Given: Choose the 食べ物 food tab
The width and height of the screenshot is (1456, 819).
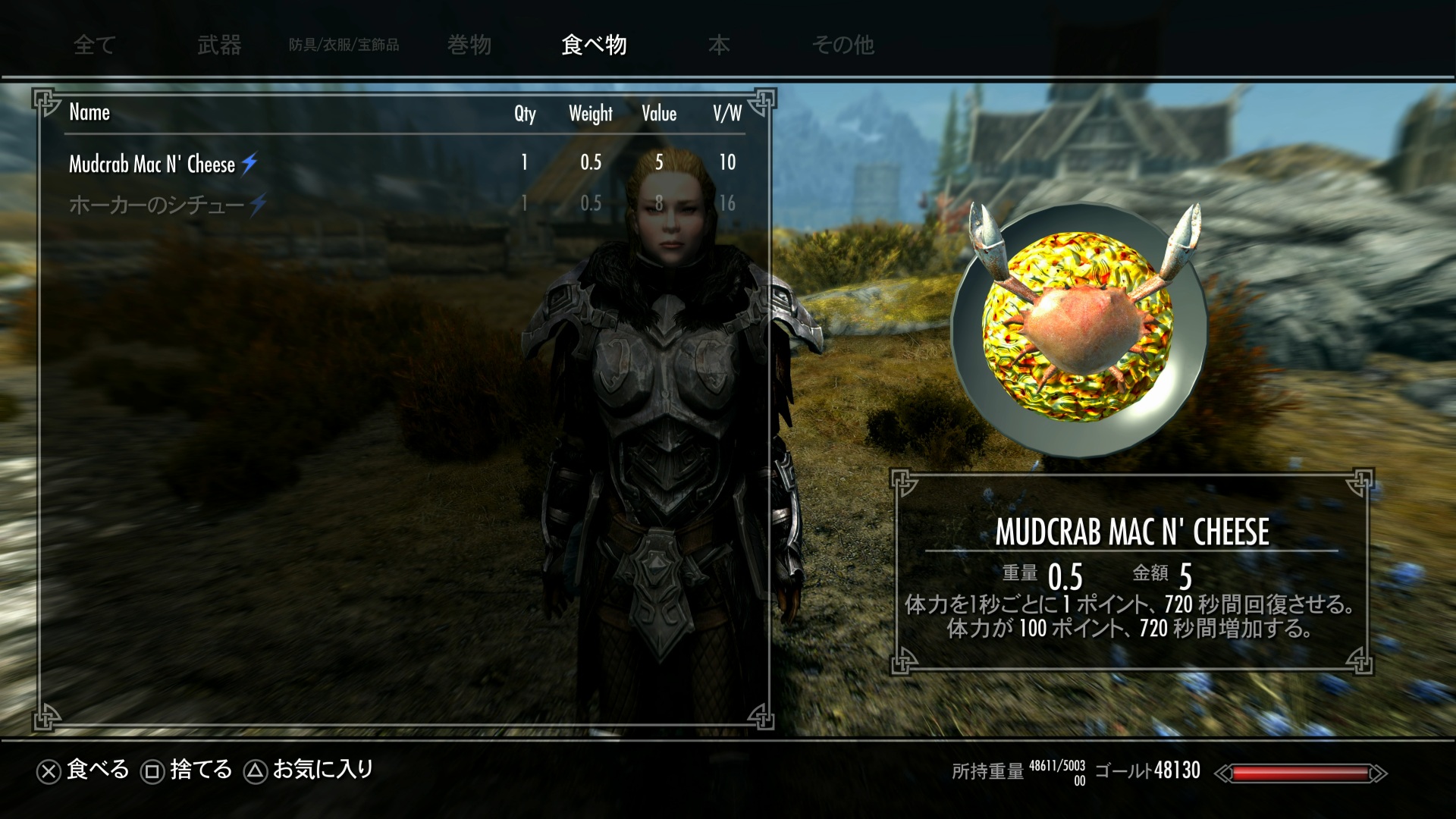Looking at the screenshot, I should click(594, 45).
